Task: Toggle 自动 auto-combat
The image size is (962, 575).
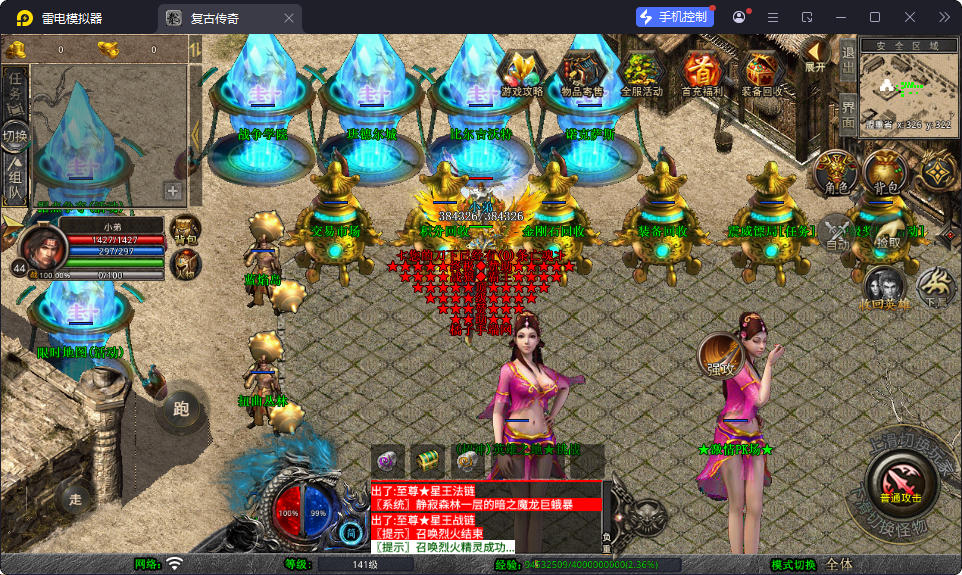Action: point(838,233)
